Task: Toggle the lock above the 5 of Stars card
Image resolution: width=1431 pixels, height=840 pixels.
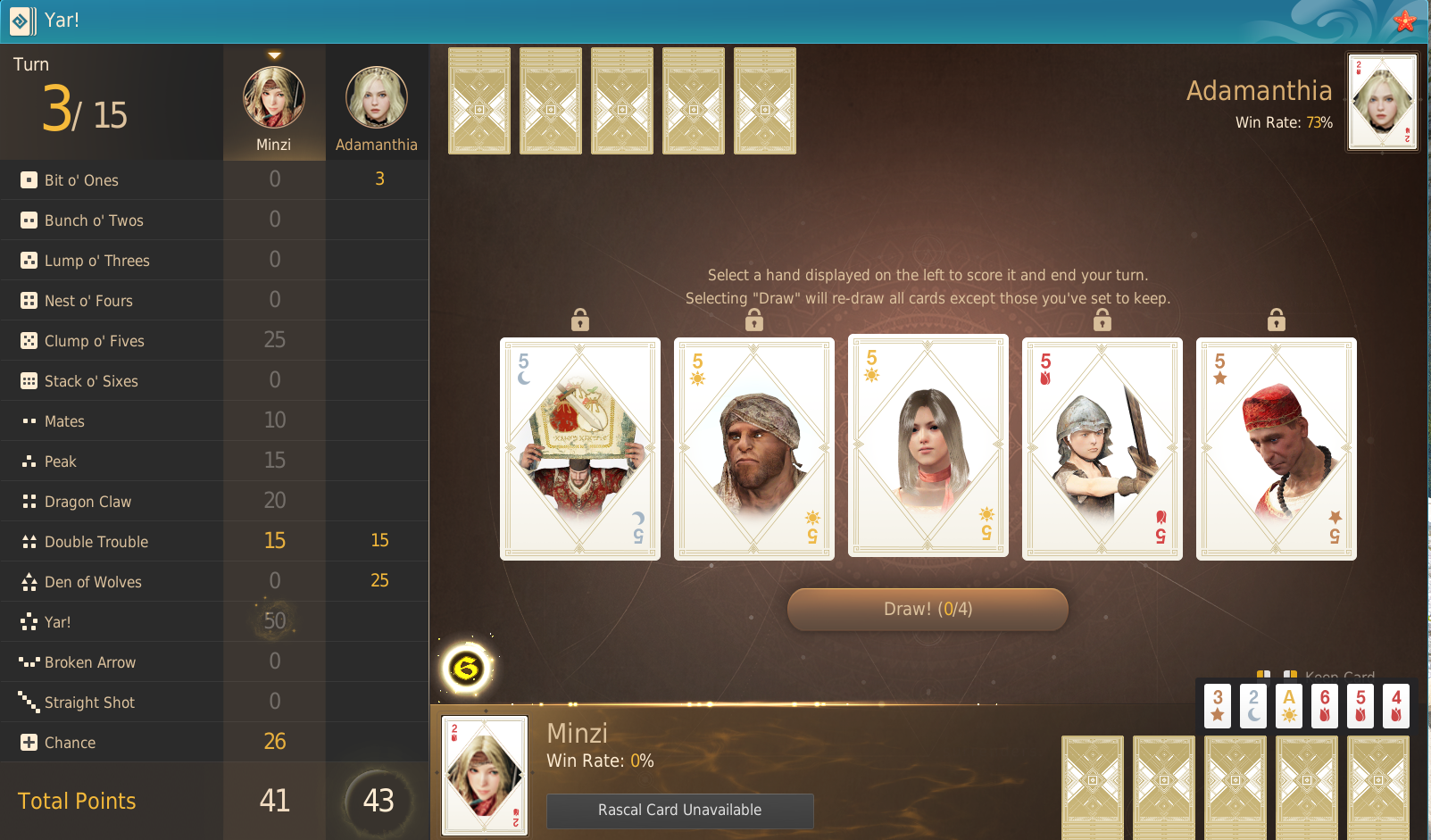Action: [x=1276, y=320]
